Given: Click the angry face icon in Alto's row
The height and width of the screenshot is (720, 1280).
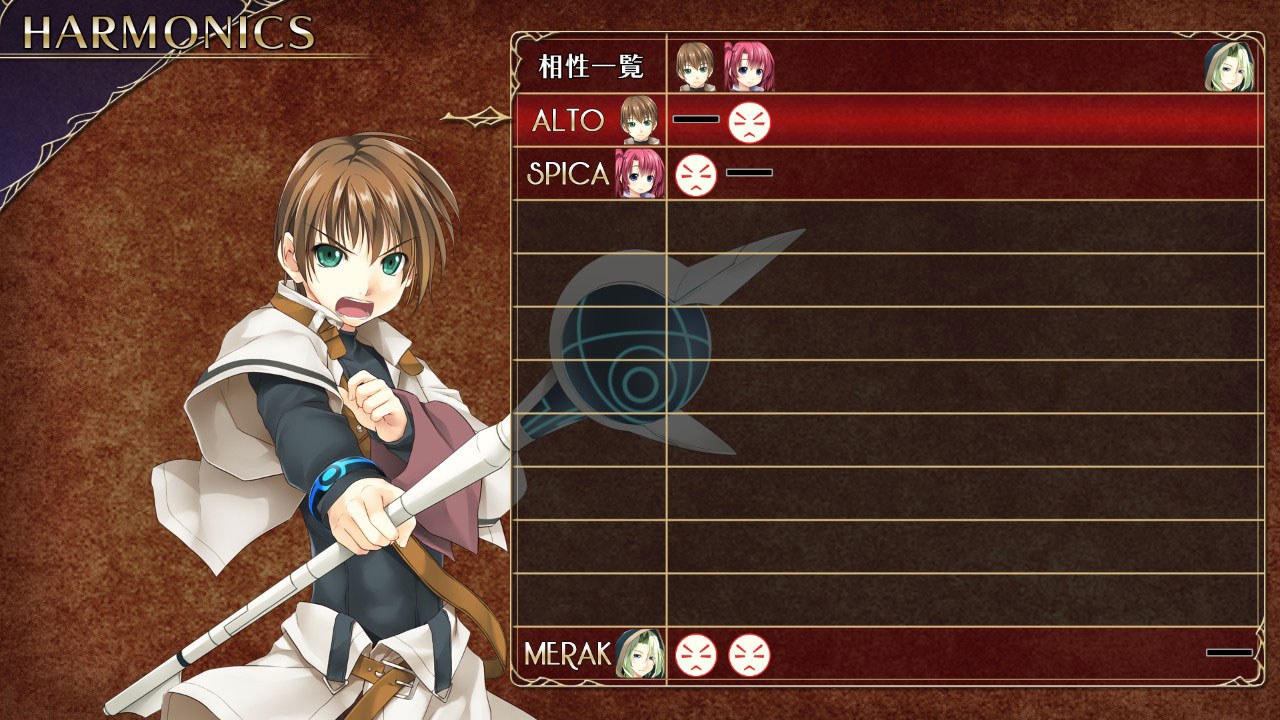Looking at the screenshot, I should (x=749, y=122).
